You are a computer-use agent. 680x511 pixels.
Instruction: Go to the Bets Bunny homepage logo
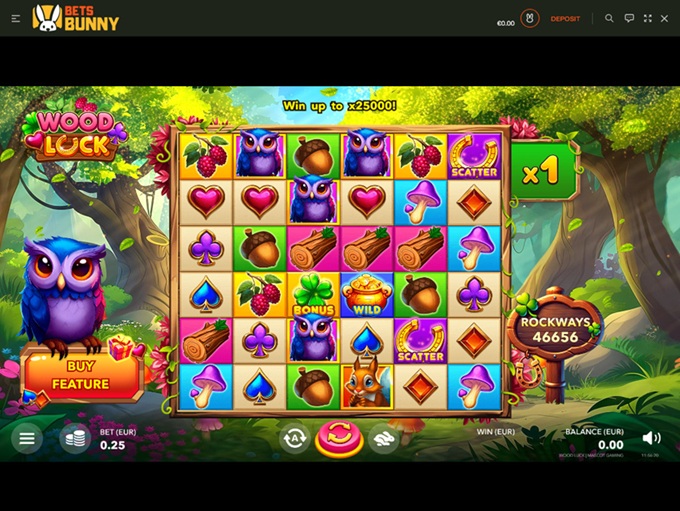point(76,18)
